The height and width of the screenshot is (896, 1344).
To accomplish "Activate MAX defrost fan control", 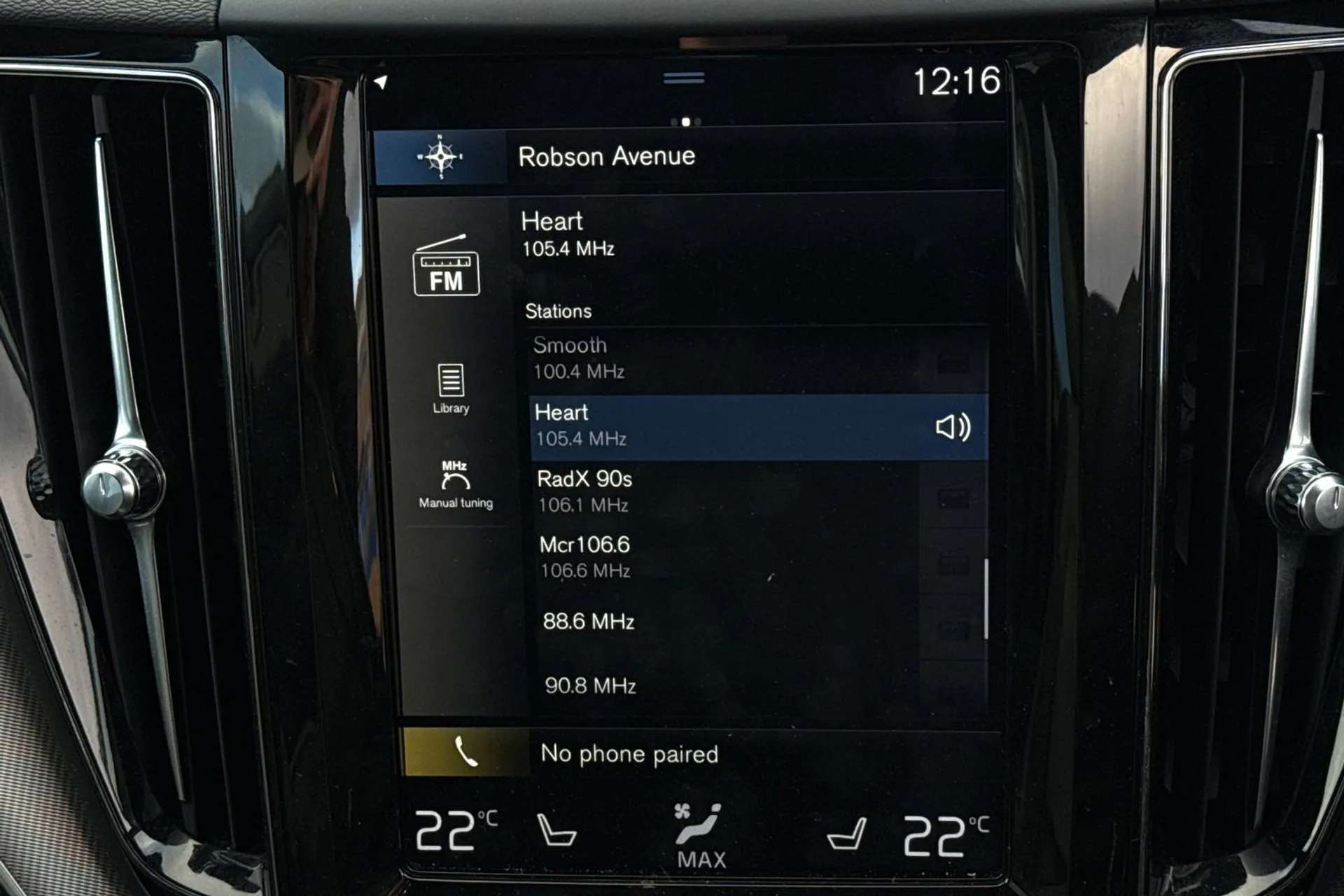I will point(700,836).
